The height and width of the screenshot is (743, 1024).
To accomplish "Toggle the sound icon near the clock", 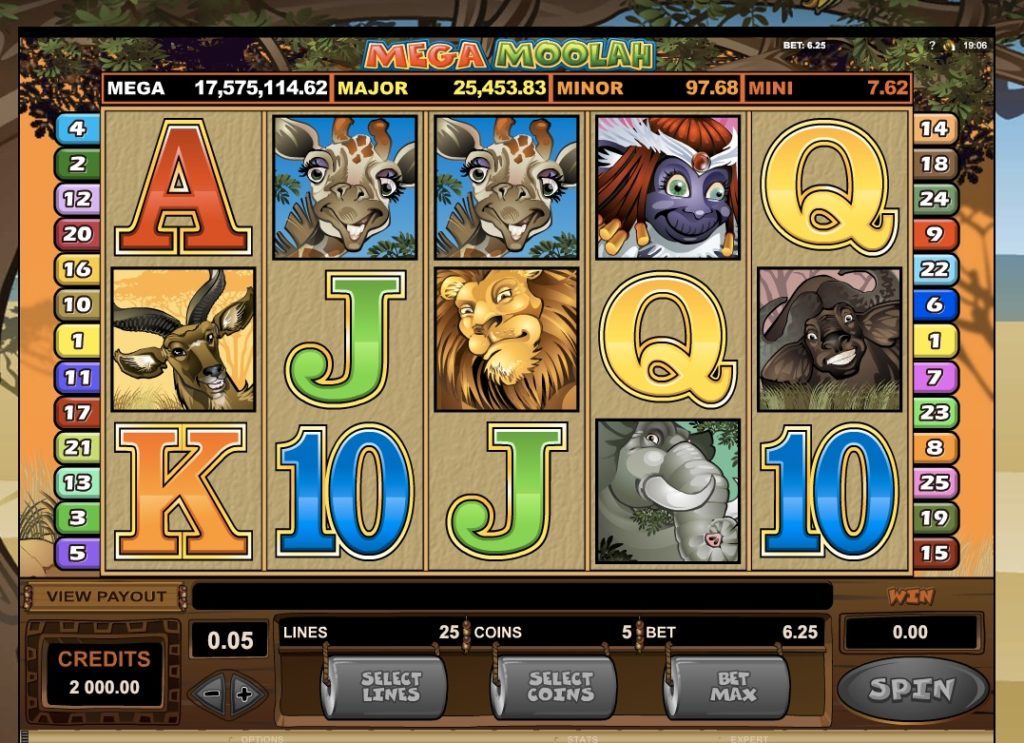I will 948,45.
